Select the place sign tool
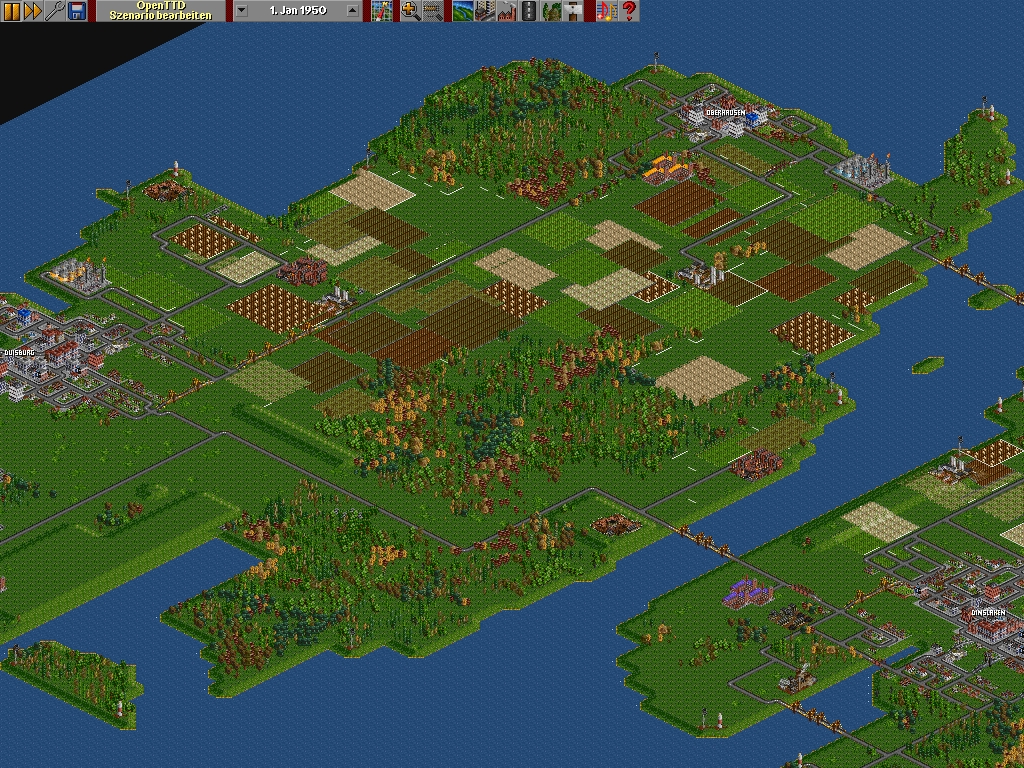Screen dimensions: 1024x768 tap(572, 11)
